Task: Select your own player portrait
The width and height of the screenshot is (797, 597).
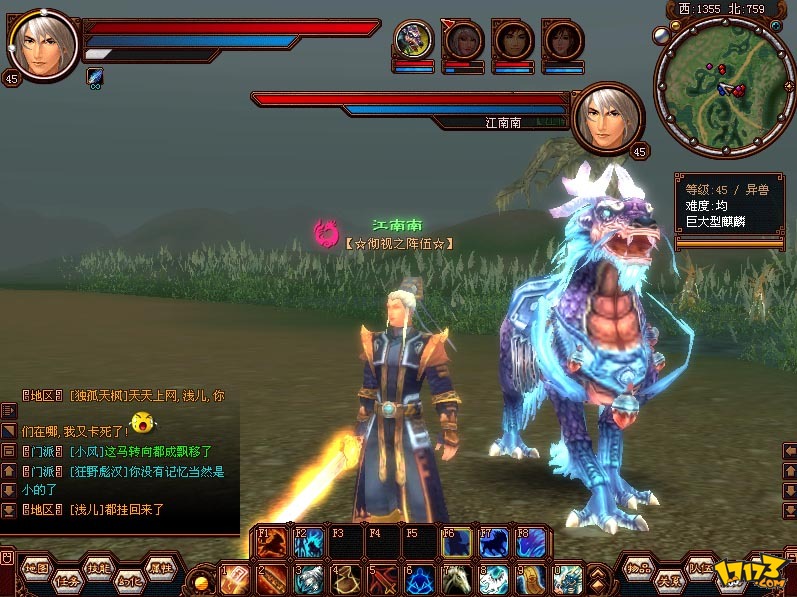Action: point(43,45)
